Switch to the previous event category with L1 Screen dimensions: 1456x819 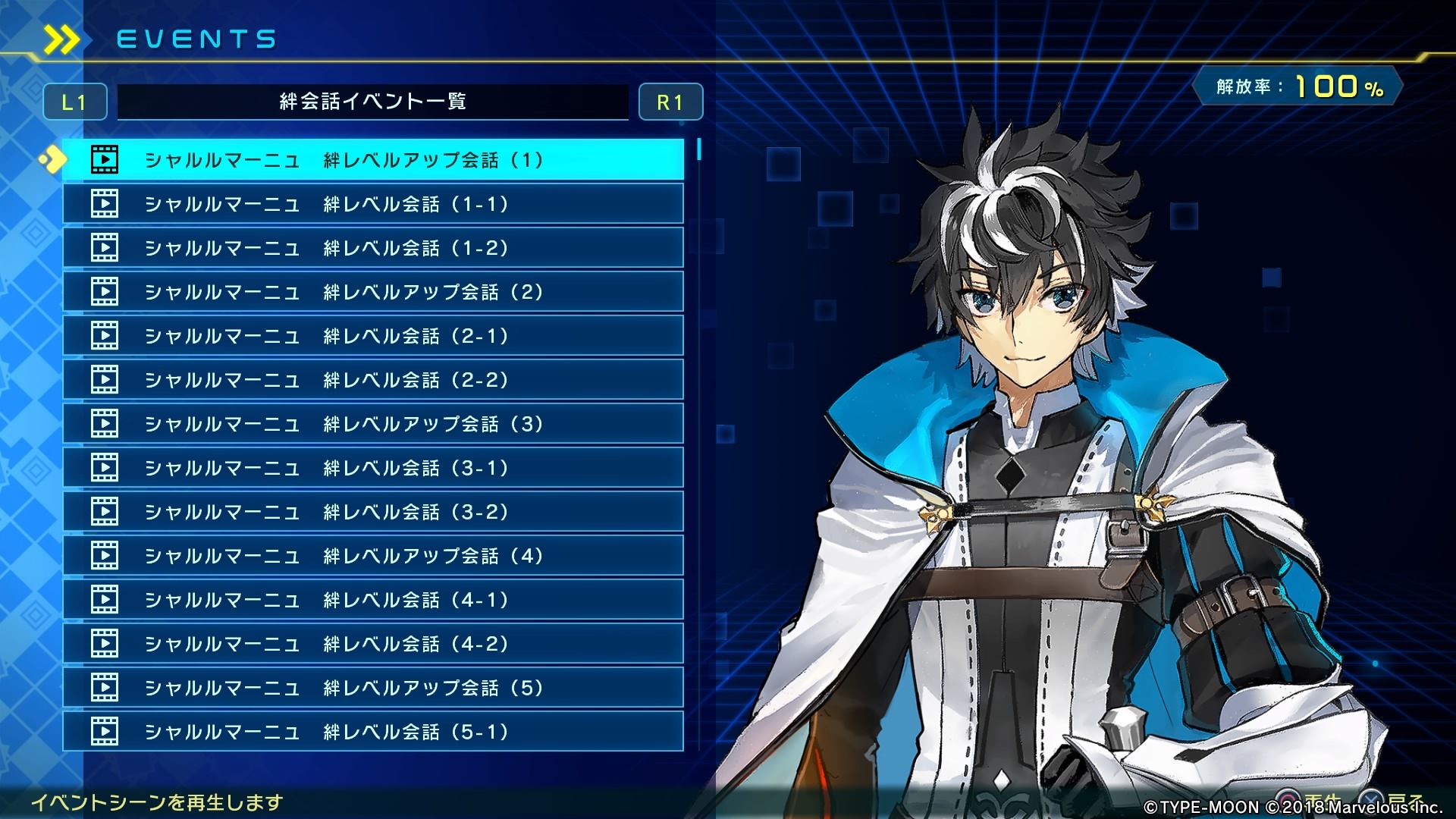point(74,102)
